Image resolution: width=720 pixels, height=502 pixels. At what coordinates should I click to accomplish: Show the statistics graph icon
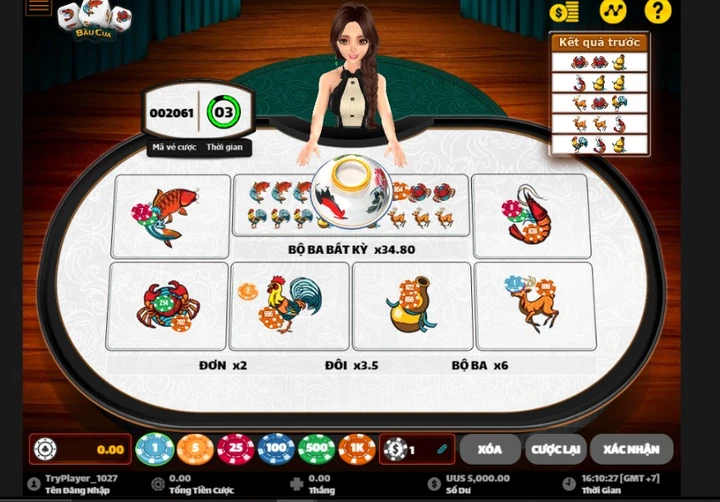coord(612,12)
